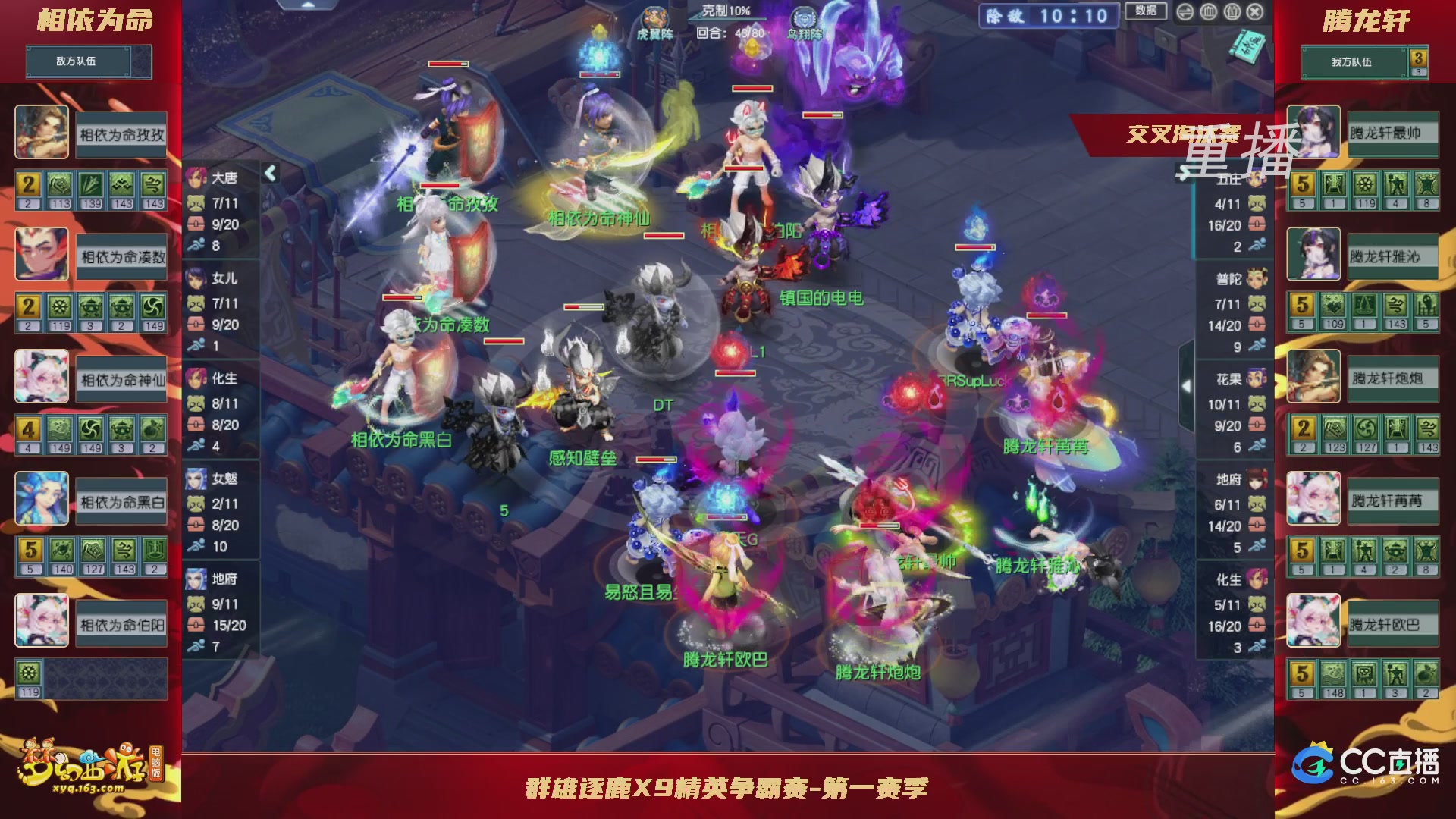
Task: Toggle the buff icon showing 148 under 腾龙轩欧巴
Action: pyautogui.click(x=1332, y=677)
